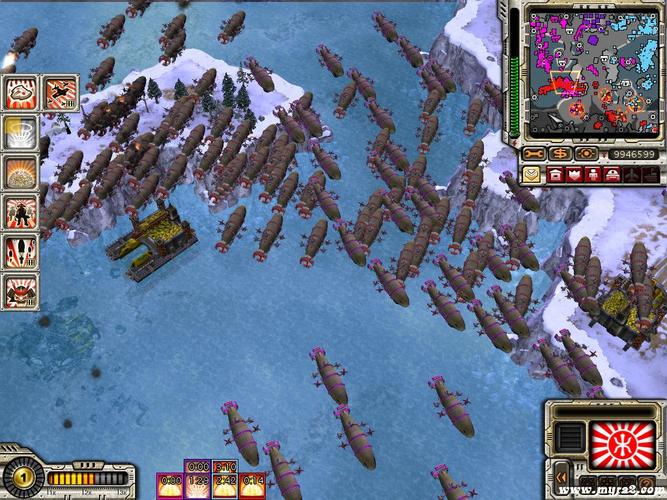The width and height of the screenshot is (667, 500).
Task: Open the defense structures tab
Action: 574,176
